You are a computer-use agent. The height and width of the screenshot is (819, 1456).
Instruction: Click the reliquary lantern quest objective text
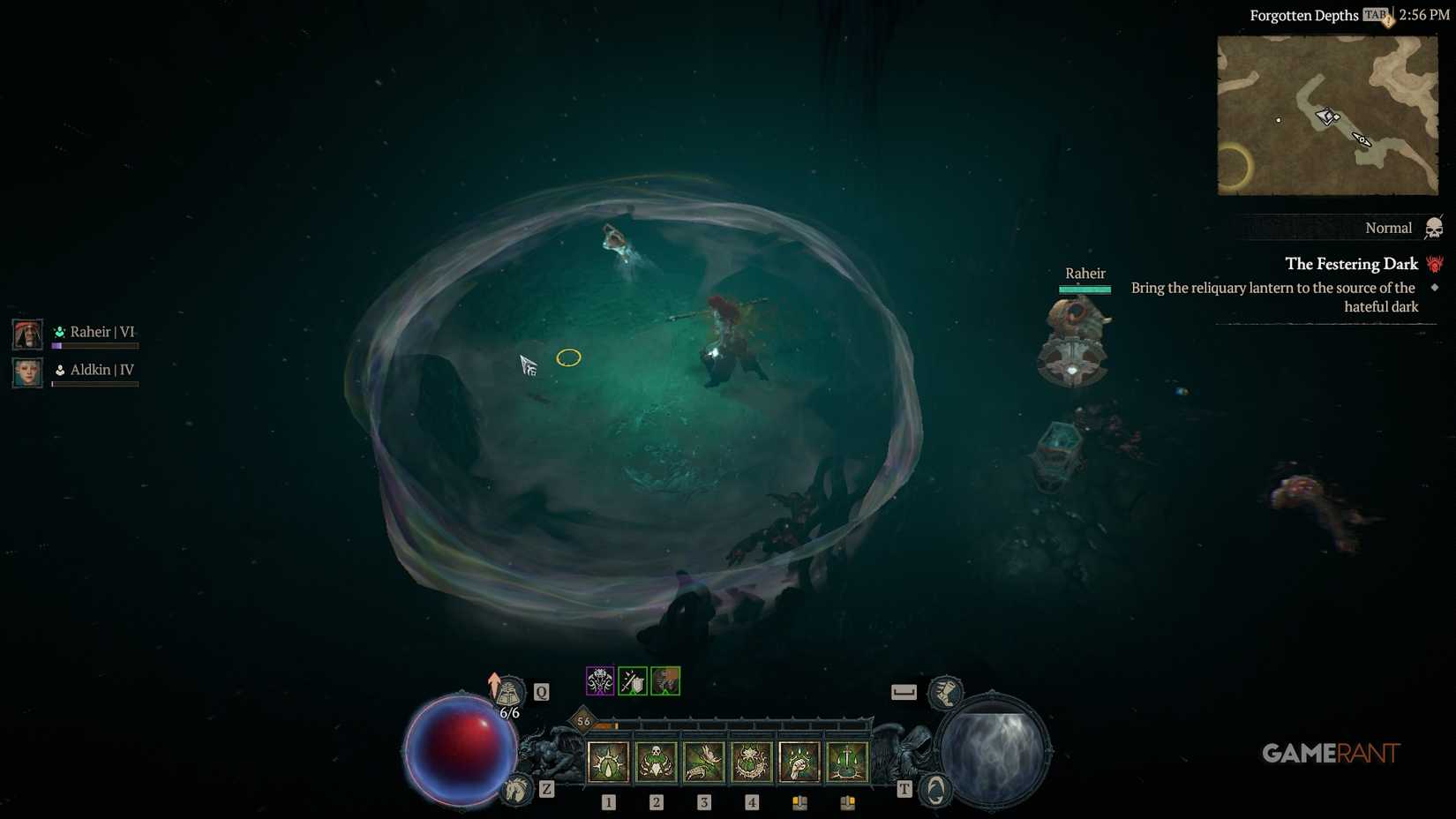point(1275,288)
